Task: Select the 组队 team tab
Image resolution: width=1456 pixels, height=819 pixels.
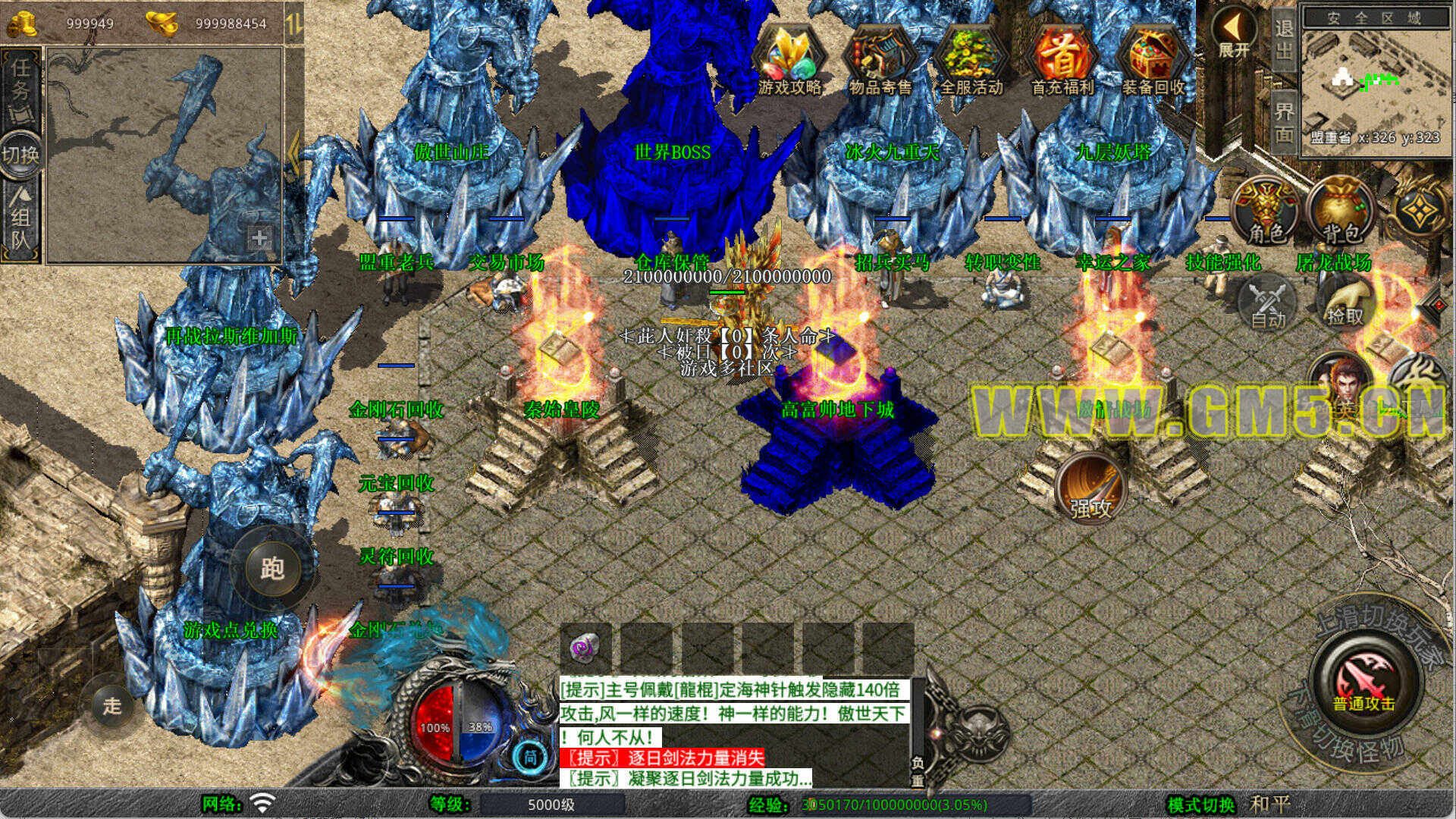Action: click(20, 220)
